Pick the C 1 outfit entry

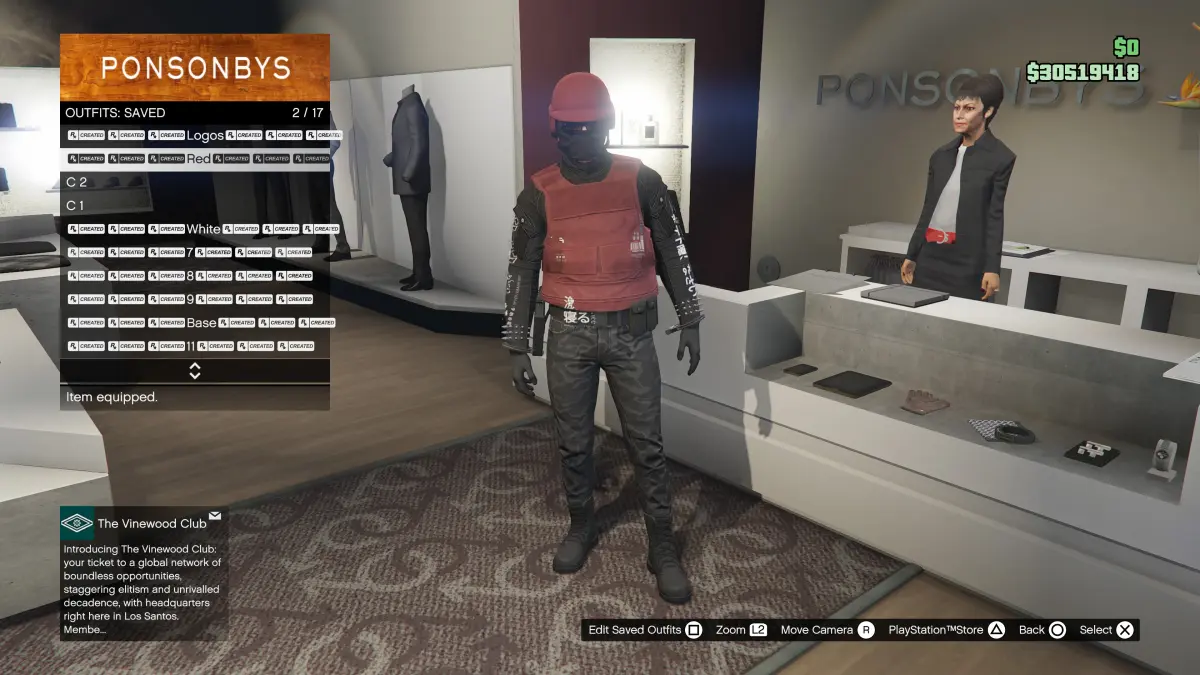coord(195,205)
